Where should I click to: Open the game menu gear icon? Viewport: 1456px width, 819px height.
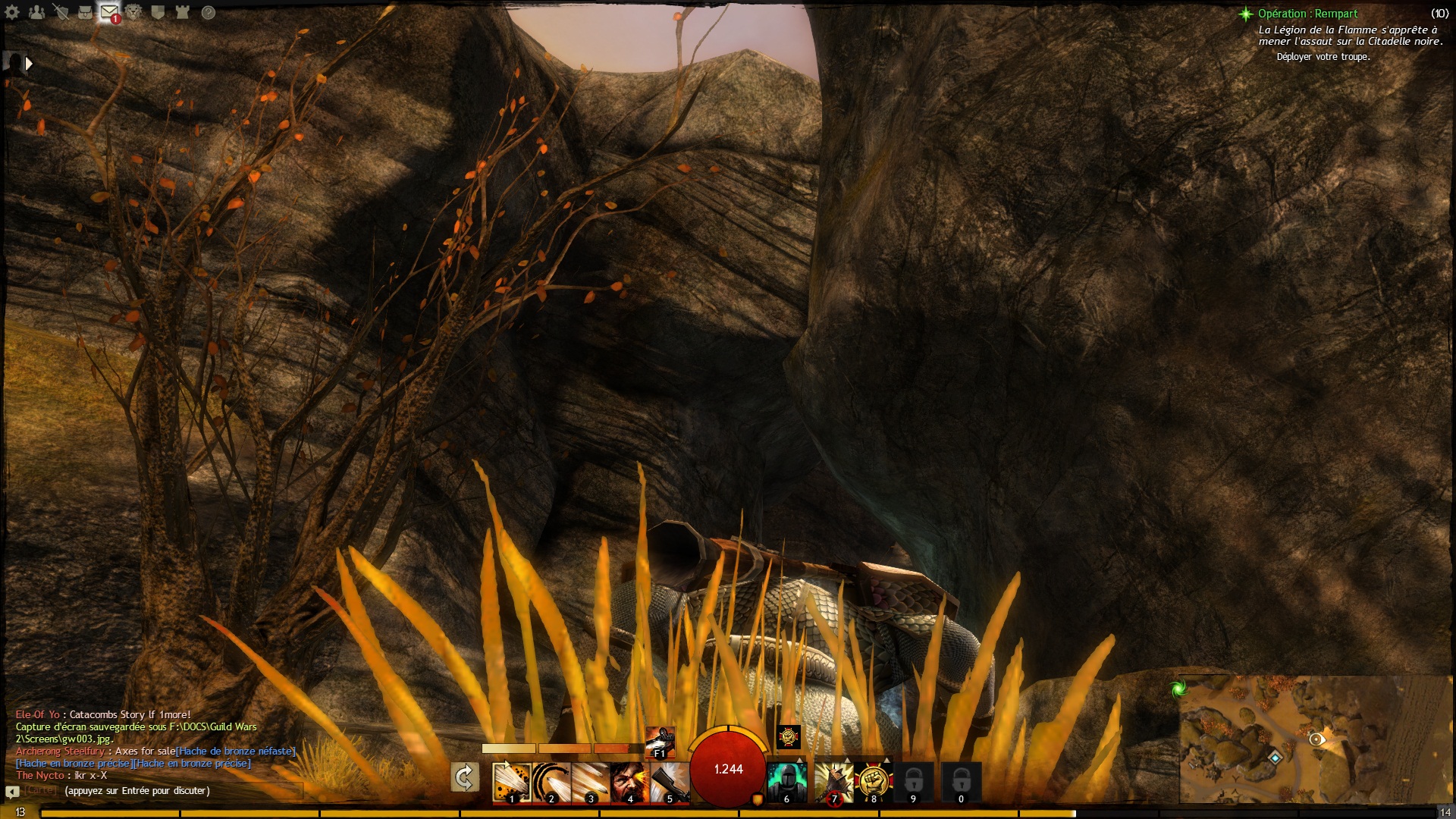point(13,12)
